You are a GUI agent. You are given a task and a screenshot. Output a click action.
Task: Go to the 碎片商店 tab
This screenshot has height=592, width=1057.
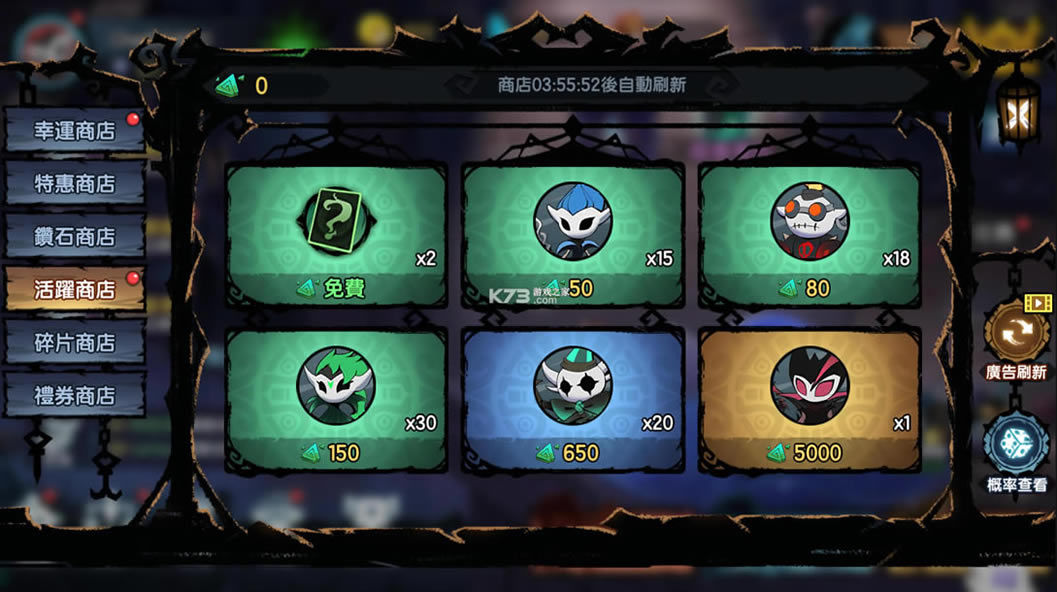75,343
